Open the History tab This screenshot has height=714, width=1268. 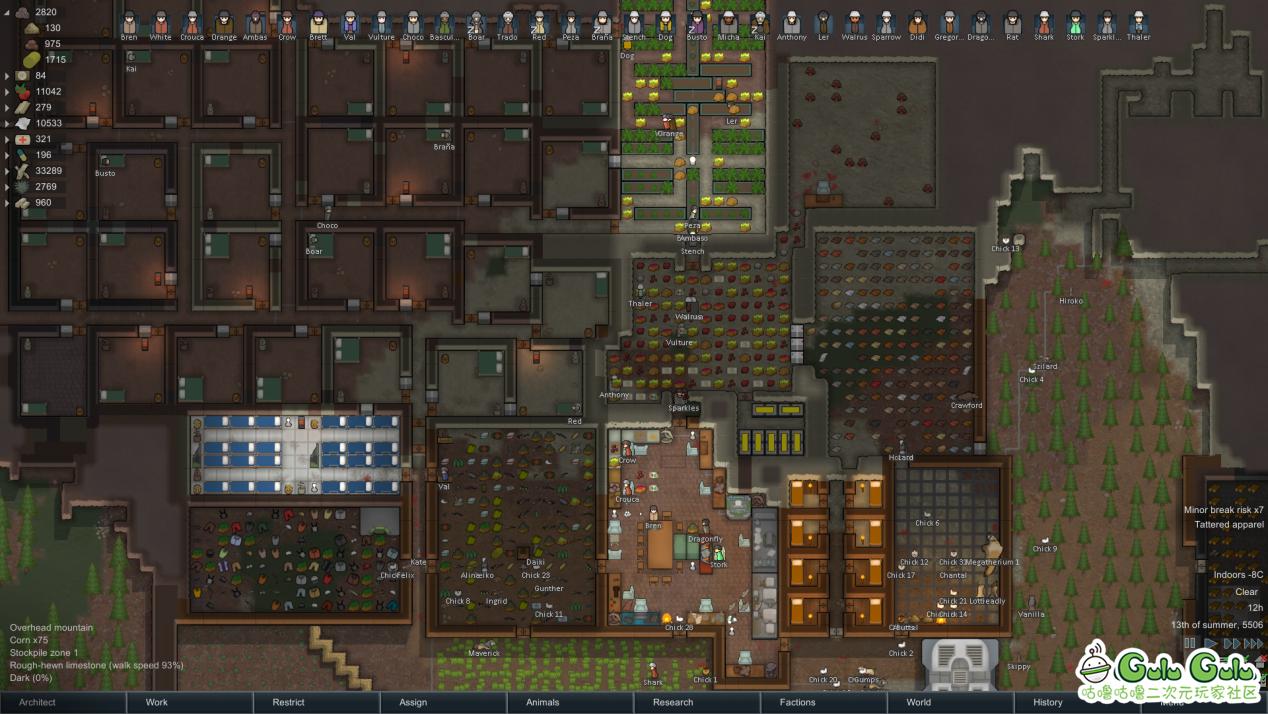point(1047,702)
